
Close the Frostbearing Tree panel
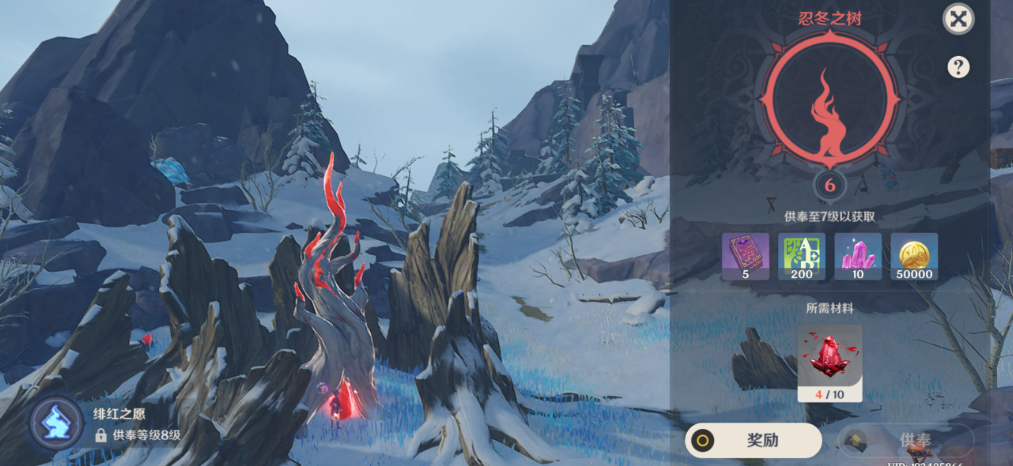(958, 19)
